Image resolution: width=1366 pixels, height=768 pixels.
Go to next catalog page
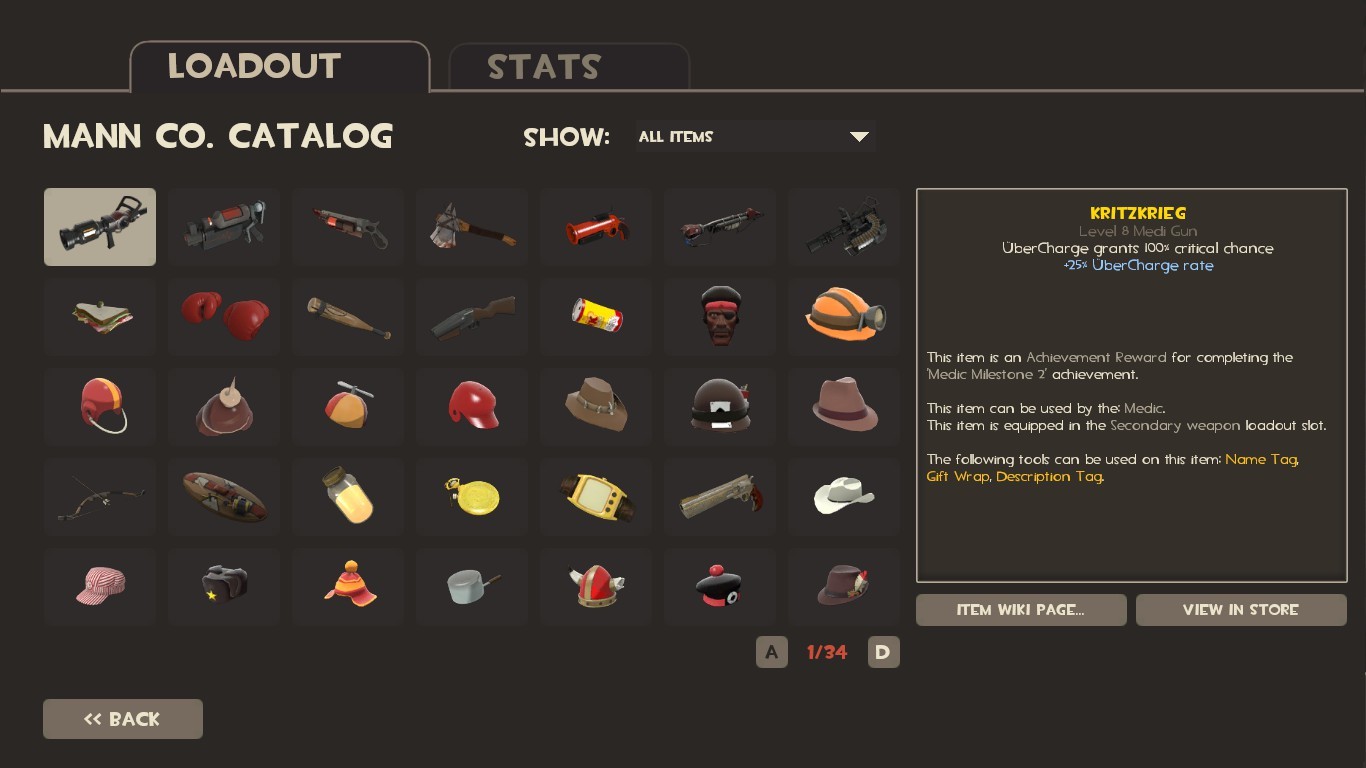pyautogui.click(x=883, y=653)
